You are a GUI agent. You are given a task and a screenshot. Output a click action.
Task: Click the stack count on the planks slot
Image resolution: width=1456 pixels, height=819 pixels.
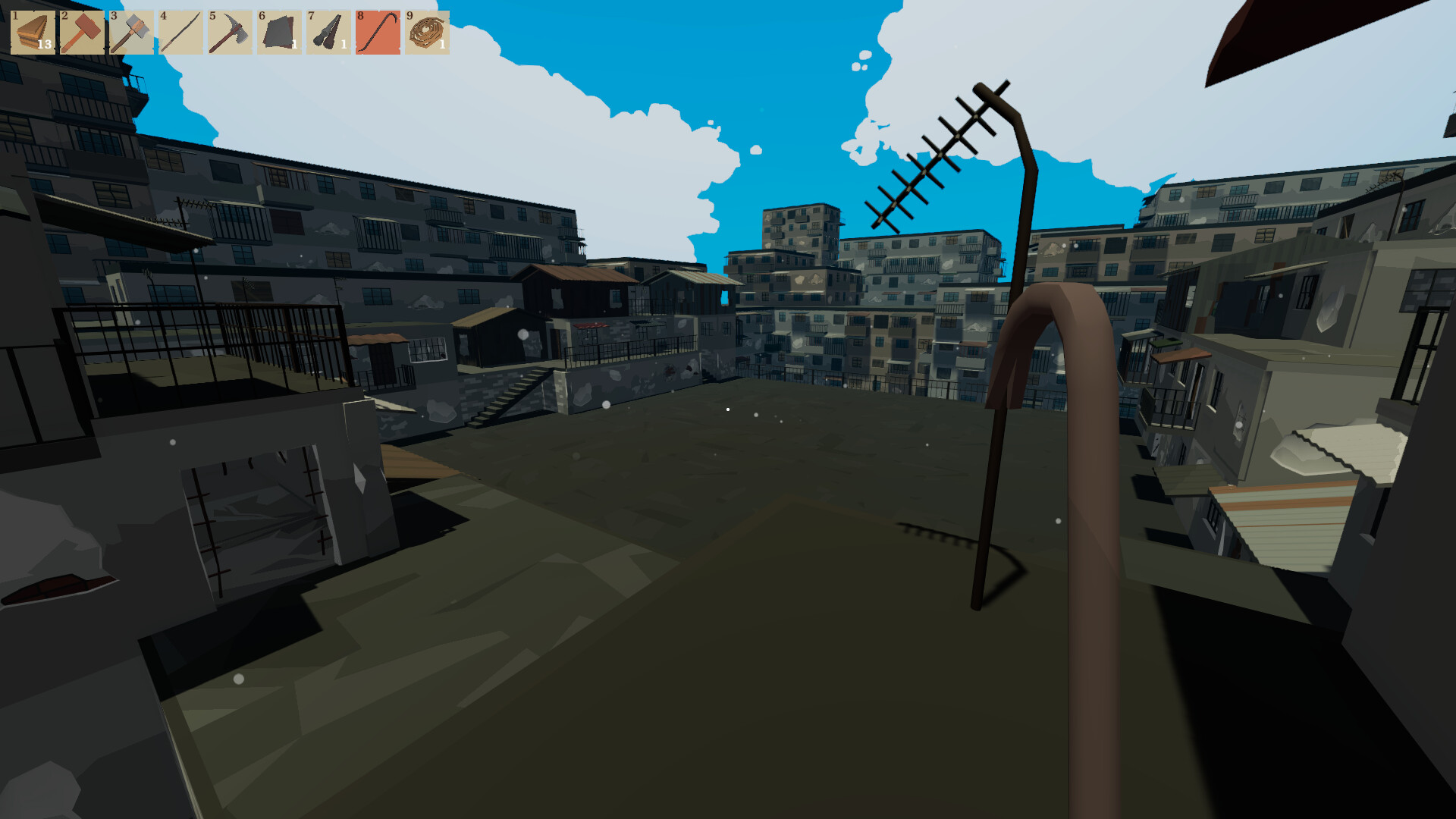[x=43, y=45]
